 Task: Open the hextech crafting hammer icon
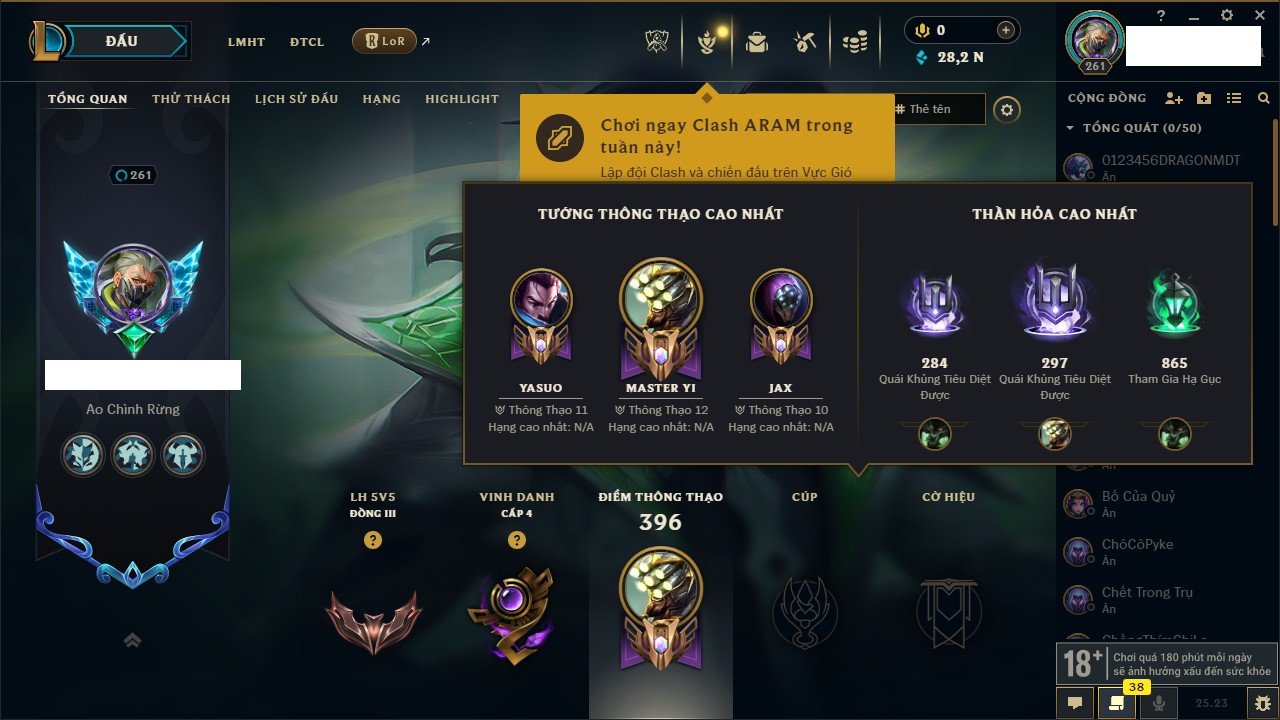805,42
